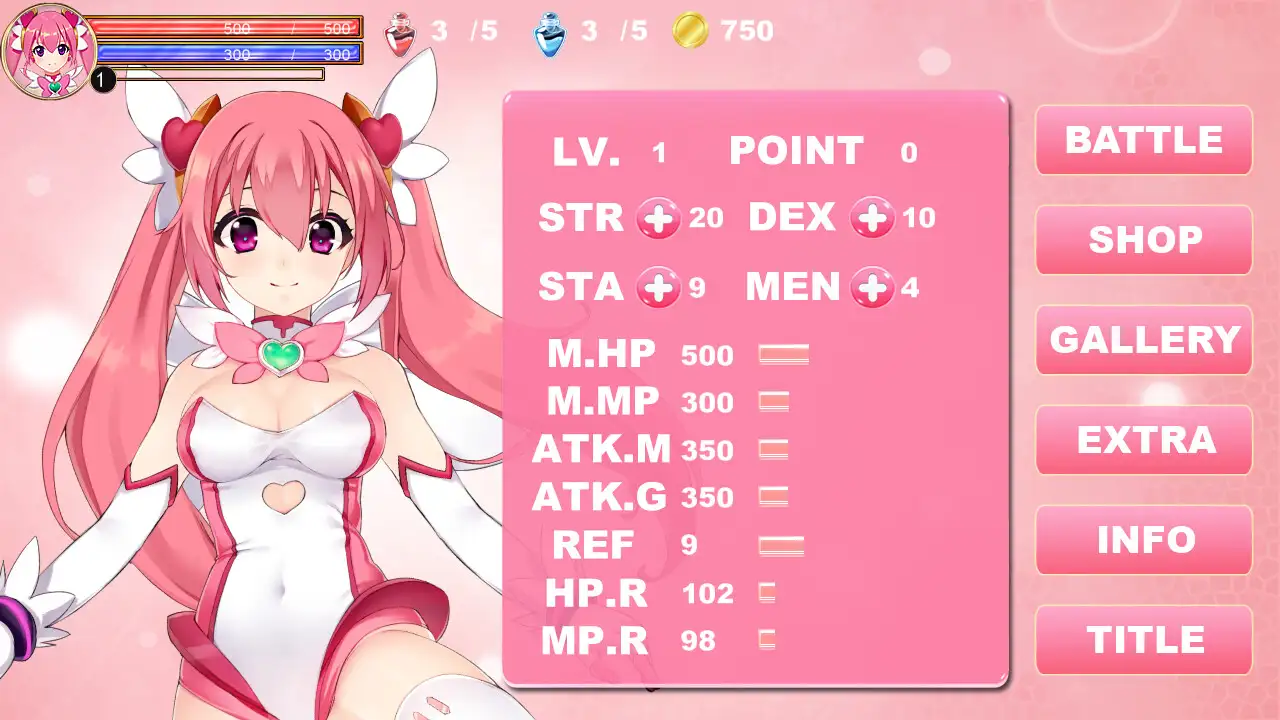Open the SHOP
This screenshot has height=720, width=1280.
coord(1143,240)
